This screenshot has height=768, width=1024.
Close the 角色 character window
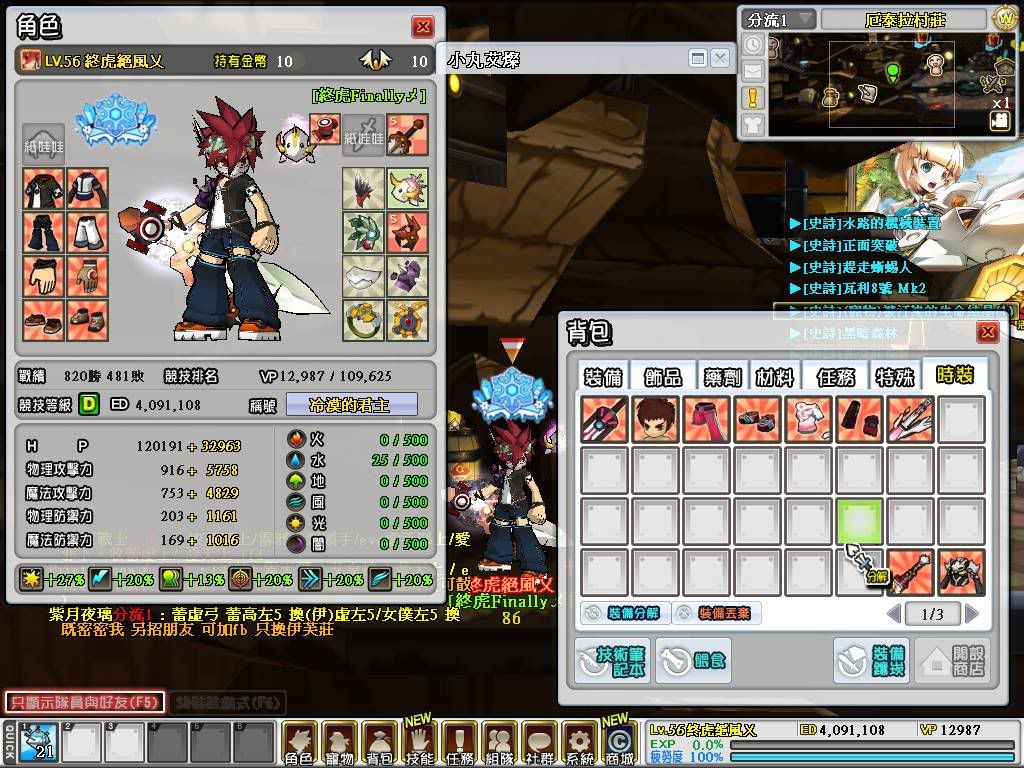click(423, 27)
